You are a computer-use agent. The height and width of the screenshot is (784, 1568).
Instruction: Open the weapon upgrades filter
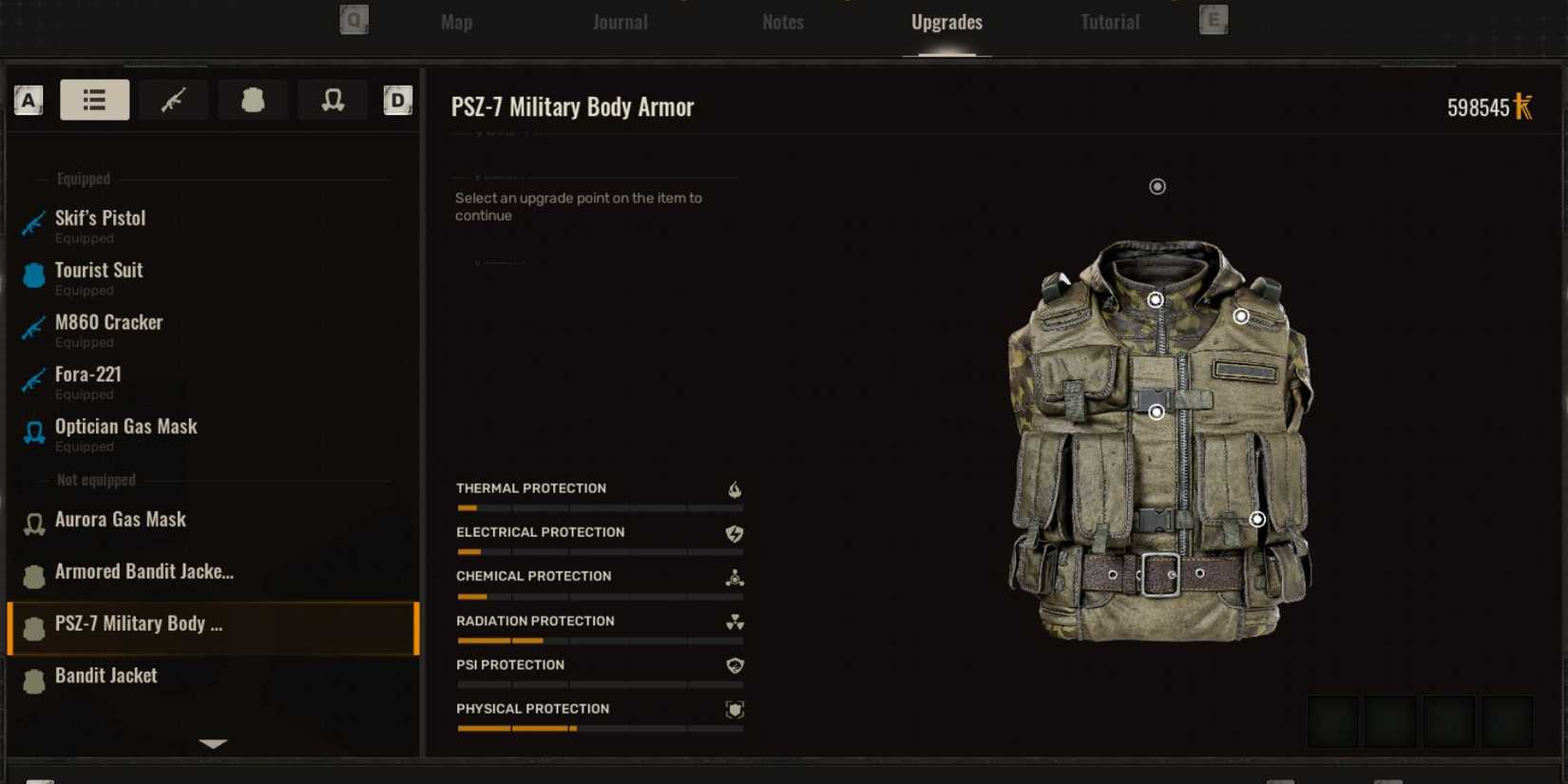coord(174,100)
